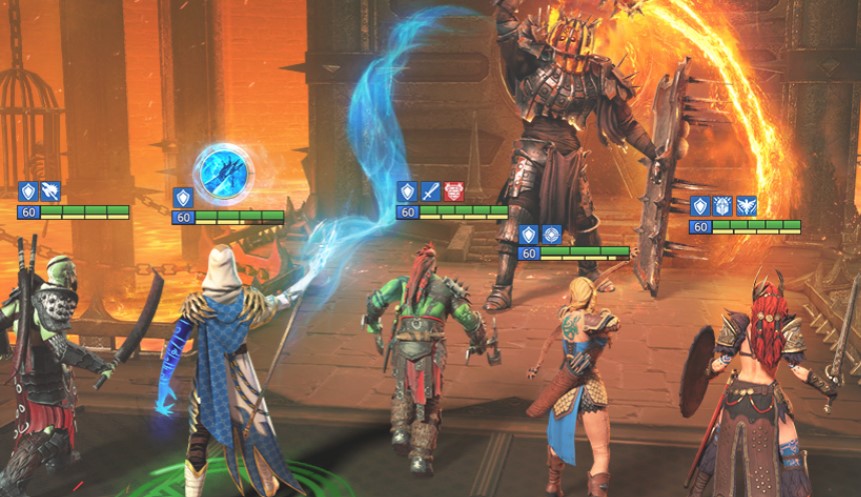The width and height of the screenshot is (861, 497).
Task: Select the crosshair buff icon above the blonde archer
Action: coord(552,235)
